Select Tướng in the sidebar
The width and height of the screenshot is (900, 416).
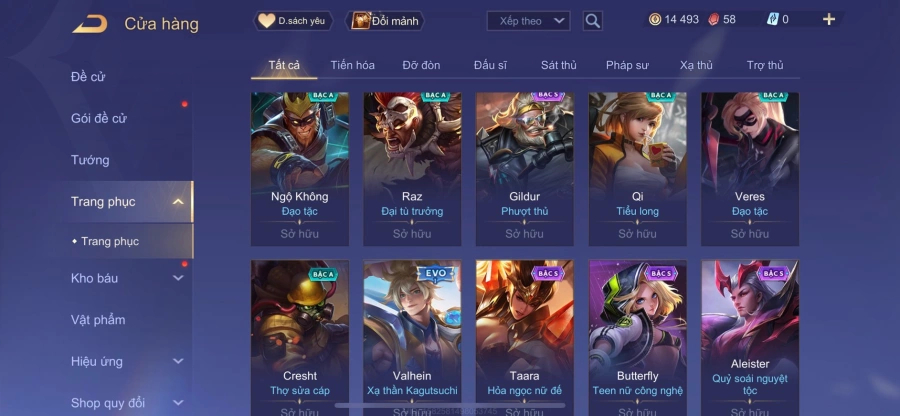[90, 160]
